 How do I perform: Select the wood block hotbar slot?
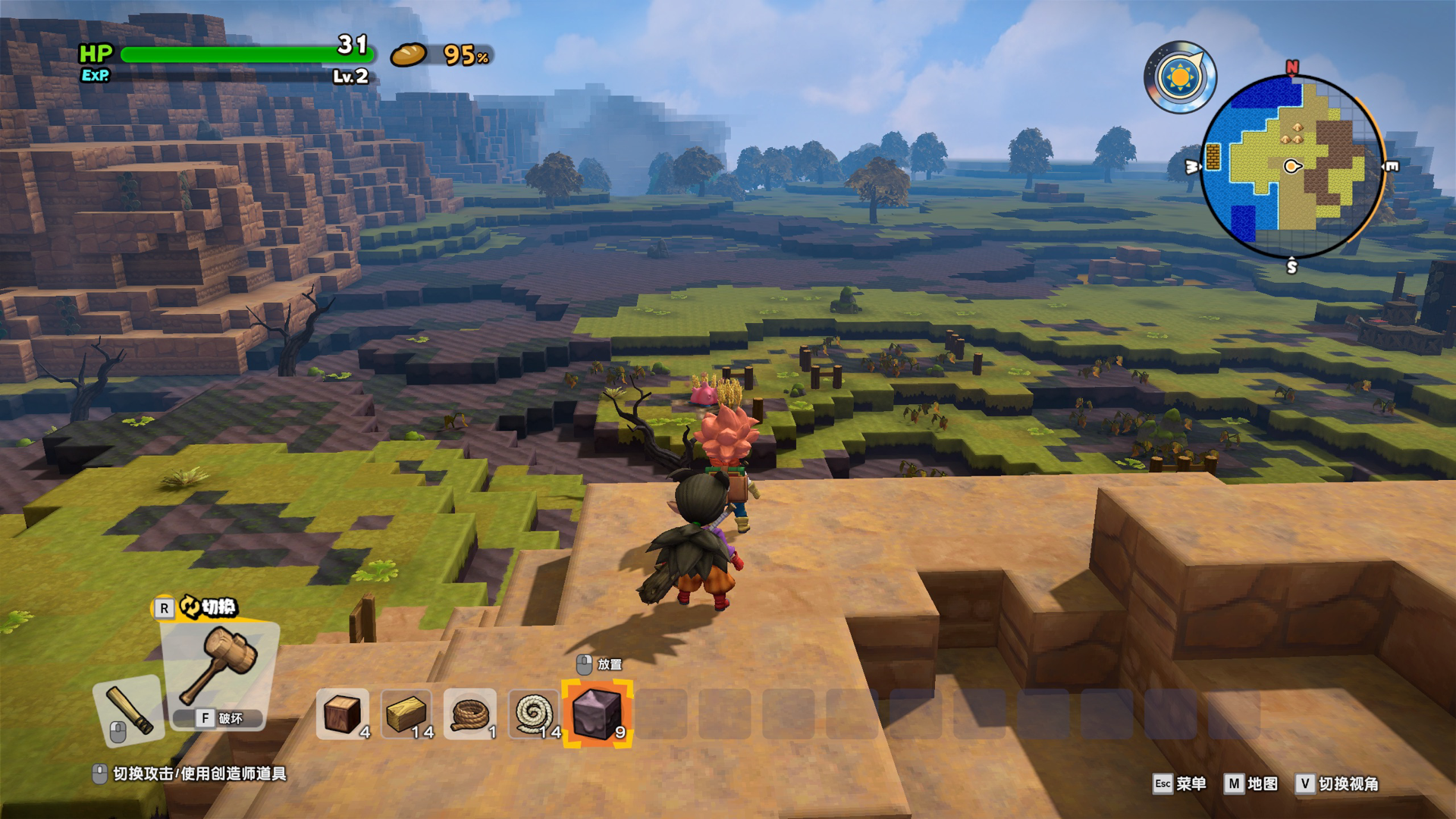(x=342, y=714)
